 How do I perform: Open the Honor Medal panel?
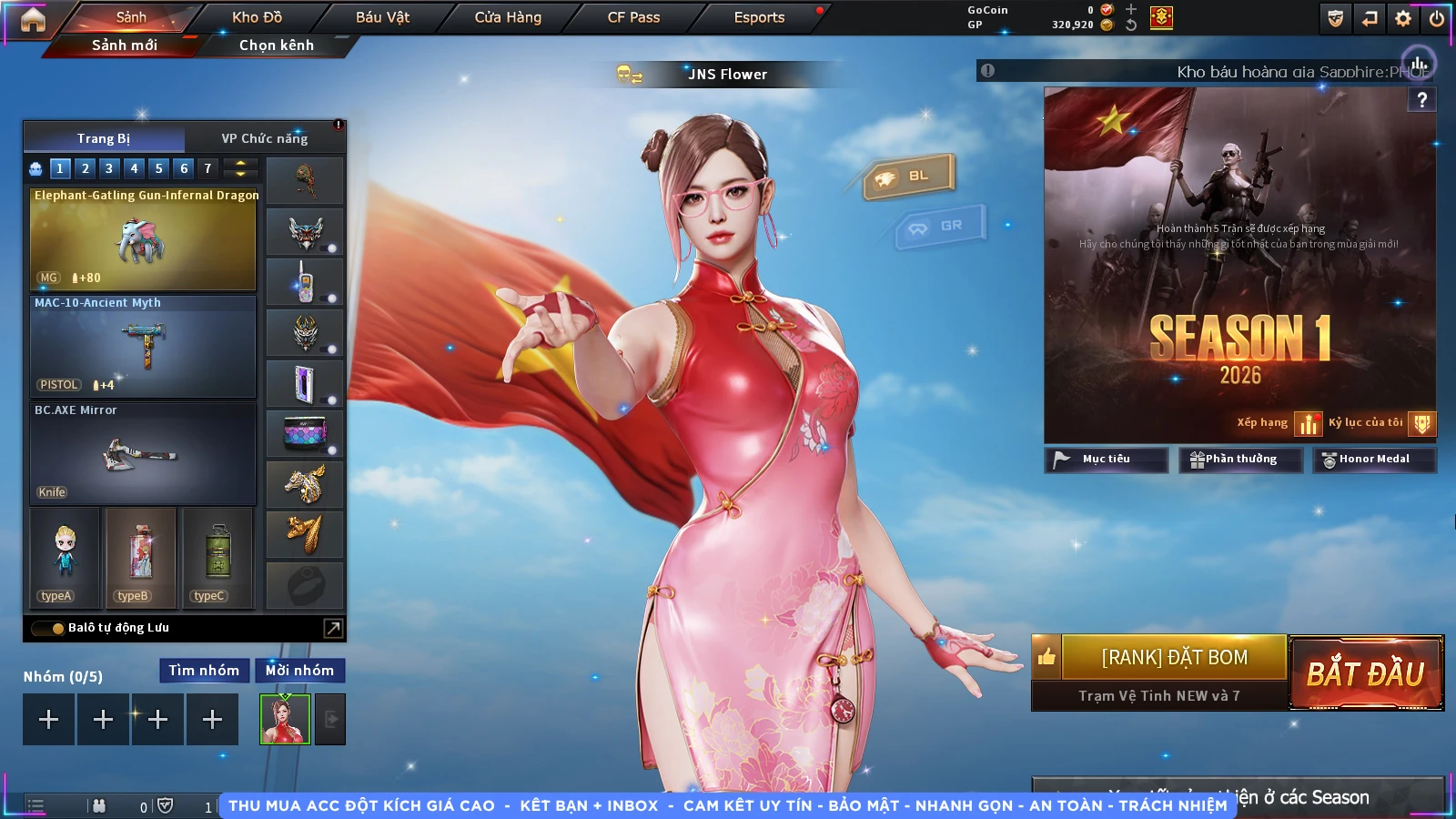[1373, 460]
